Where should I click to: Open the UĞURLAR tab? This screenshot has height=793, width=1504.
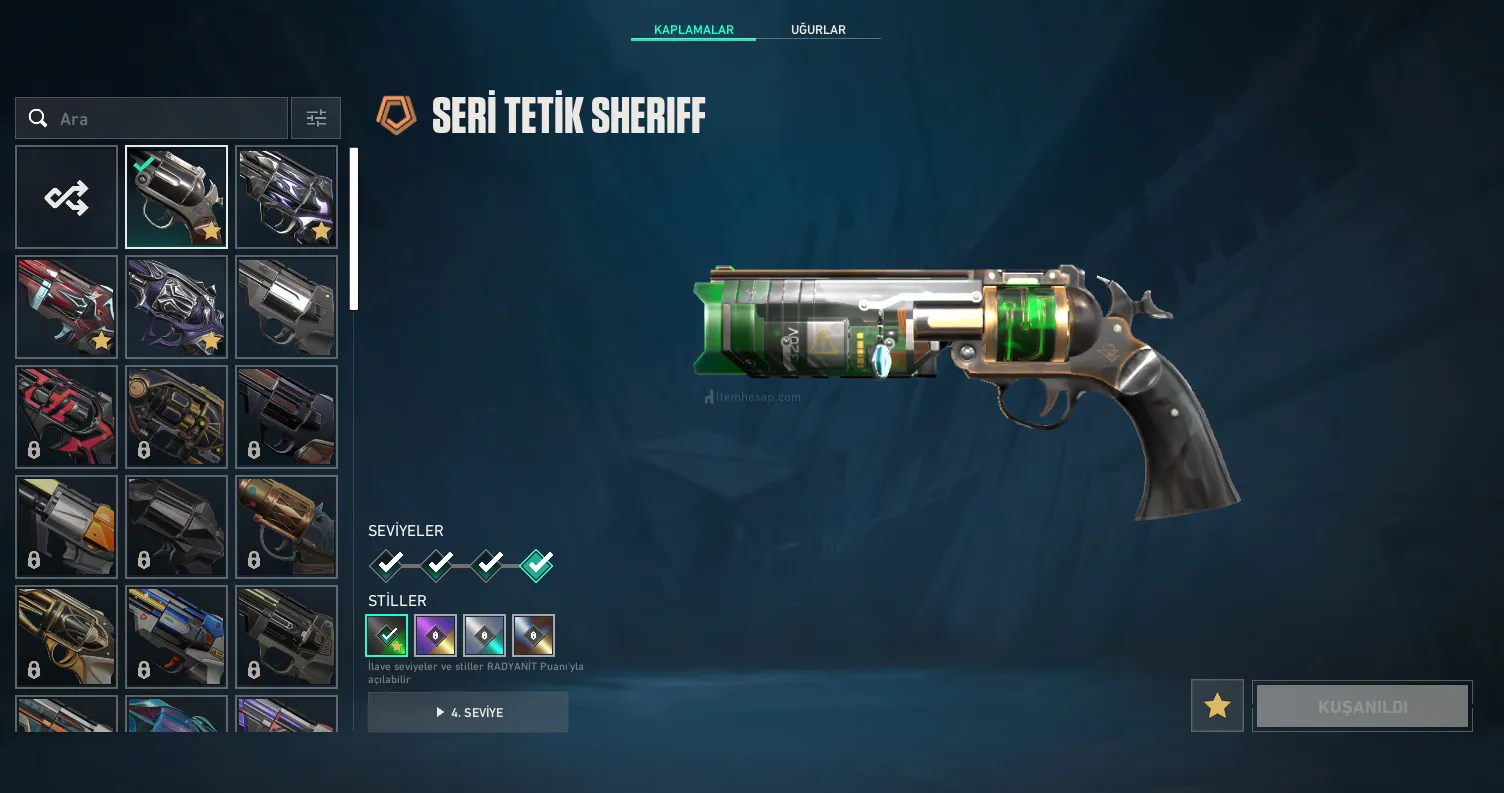[818, 30]
